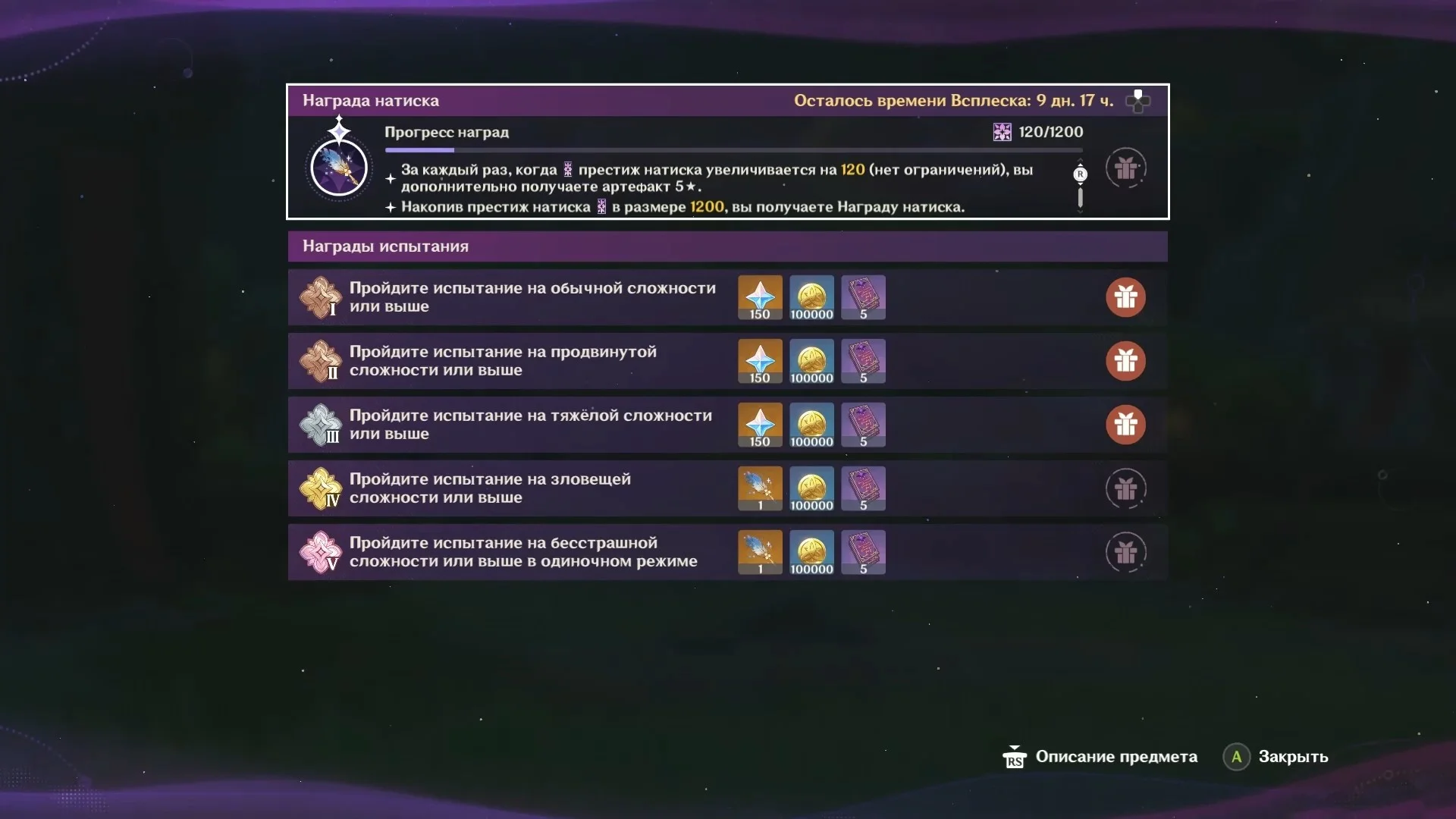Click the locked gift for fearless solo difficulty
1456x819 pixels.
pos(1125,552)
